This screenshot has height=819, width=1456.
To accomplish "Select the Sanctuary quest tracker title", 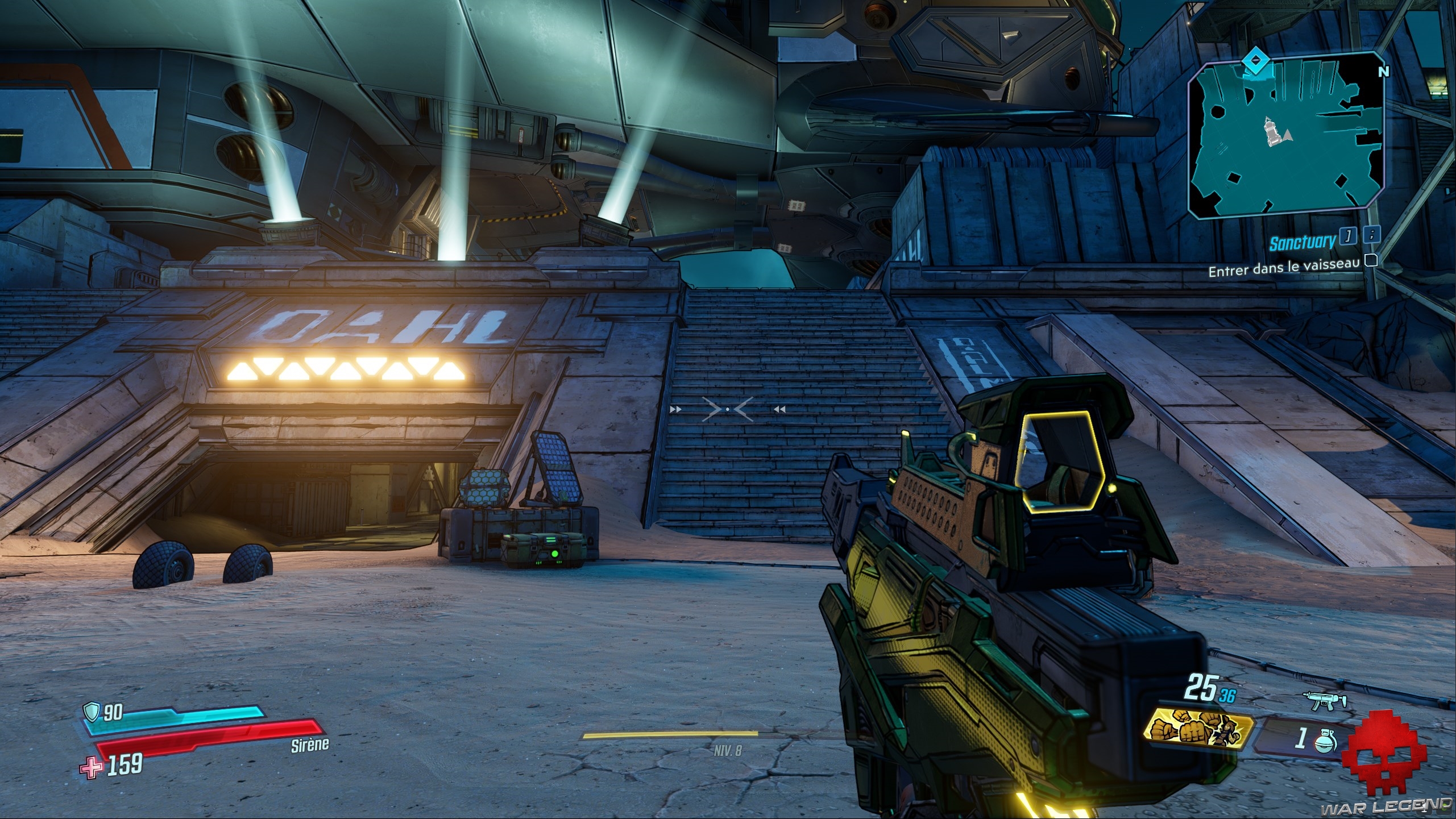I will tap(1302, 243).
